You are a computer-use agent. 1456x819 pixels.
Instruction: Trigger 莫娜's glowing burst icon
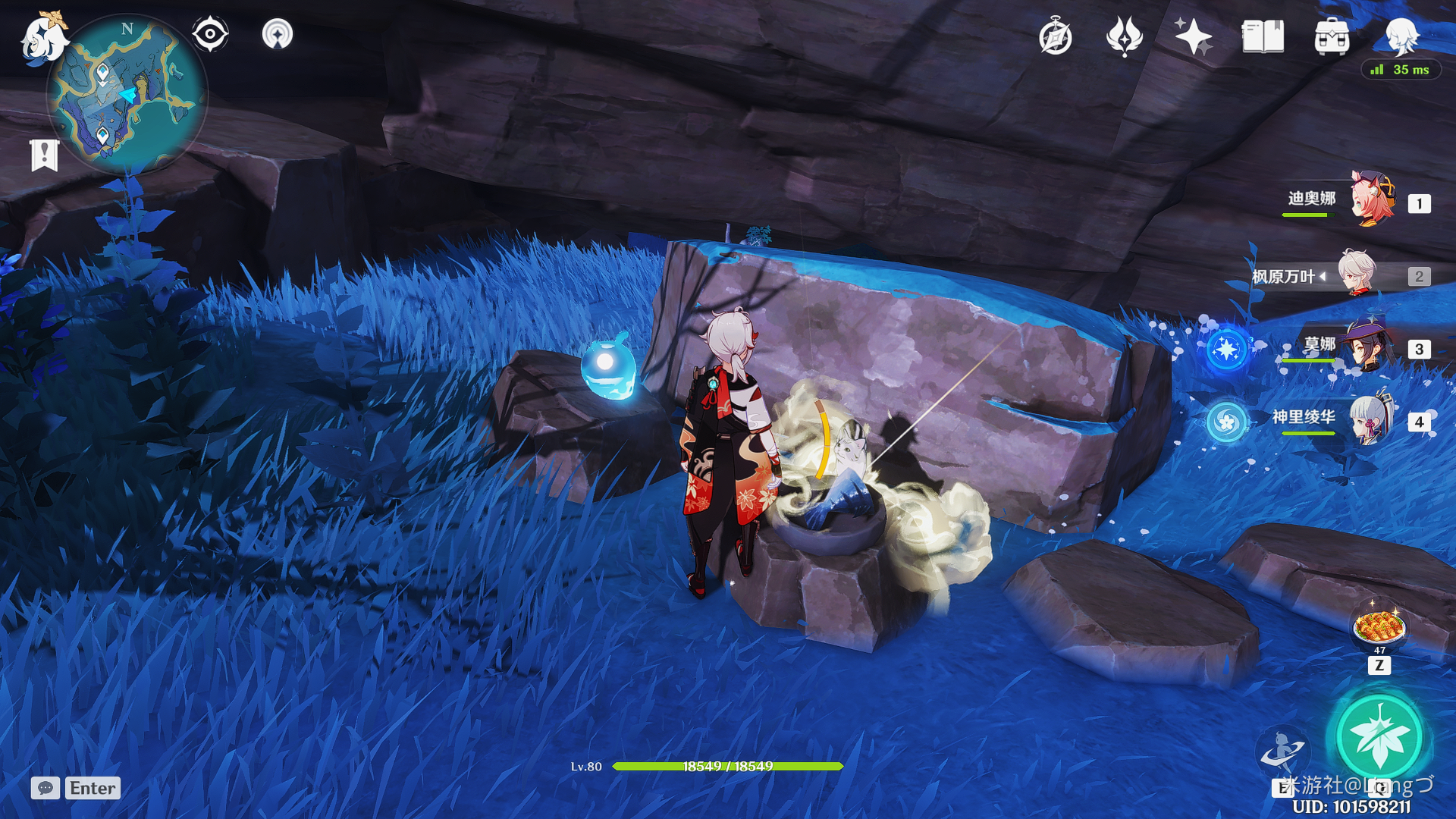pos(1226,349)
